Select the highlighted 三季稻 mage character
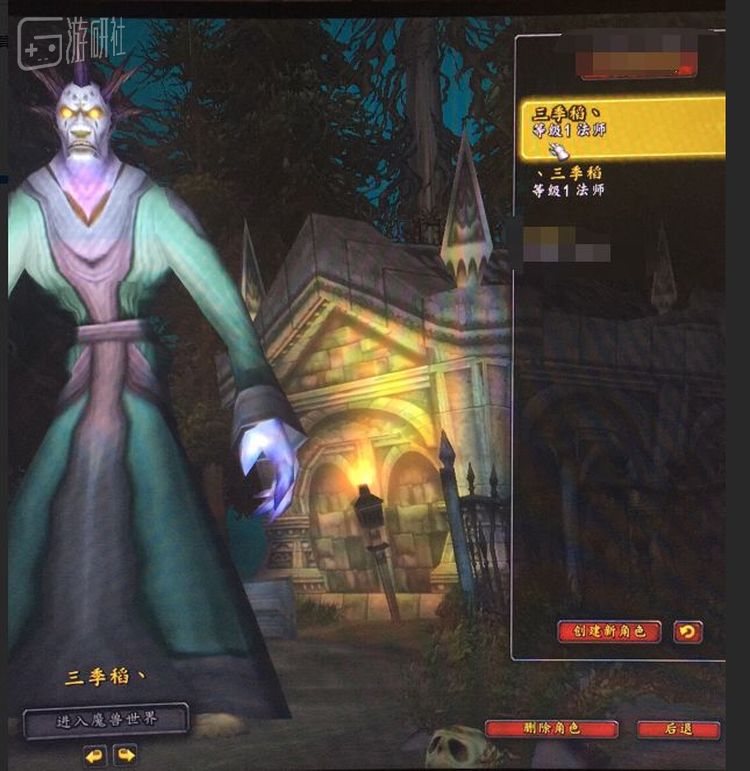 pyautogui.click(x=620, y=127)
